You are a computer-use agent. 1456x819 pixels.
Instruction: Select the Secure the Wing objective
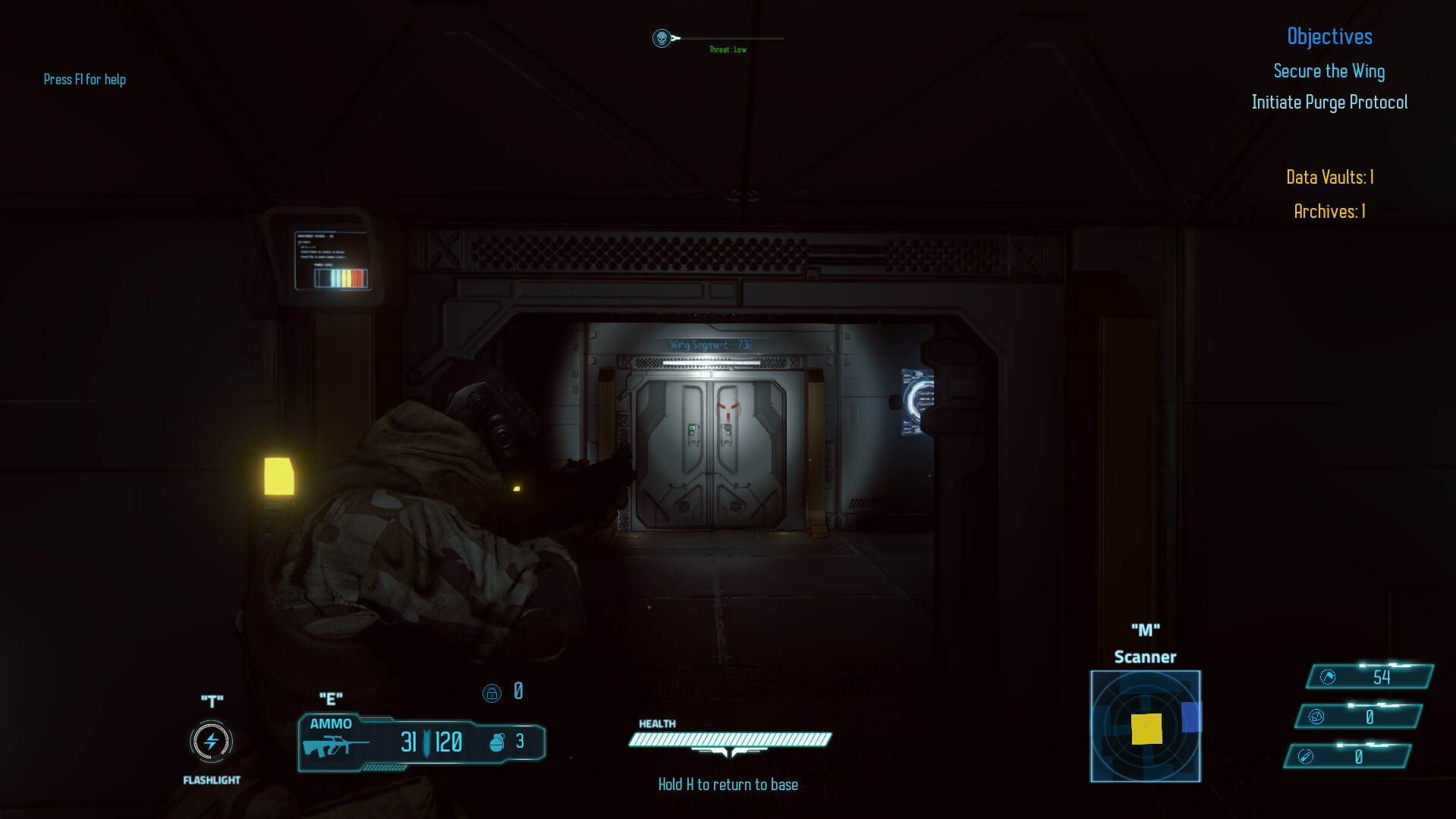pyautogui.click(x=1329, y=71)
